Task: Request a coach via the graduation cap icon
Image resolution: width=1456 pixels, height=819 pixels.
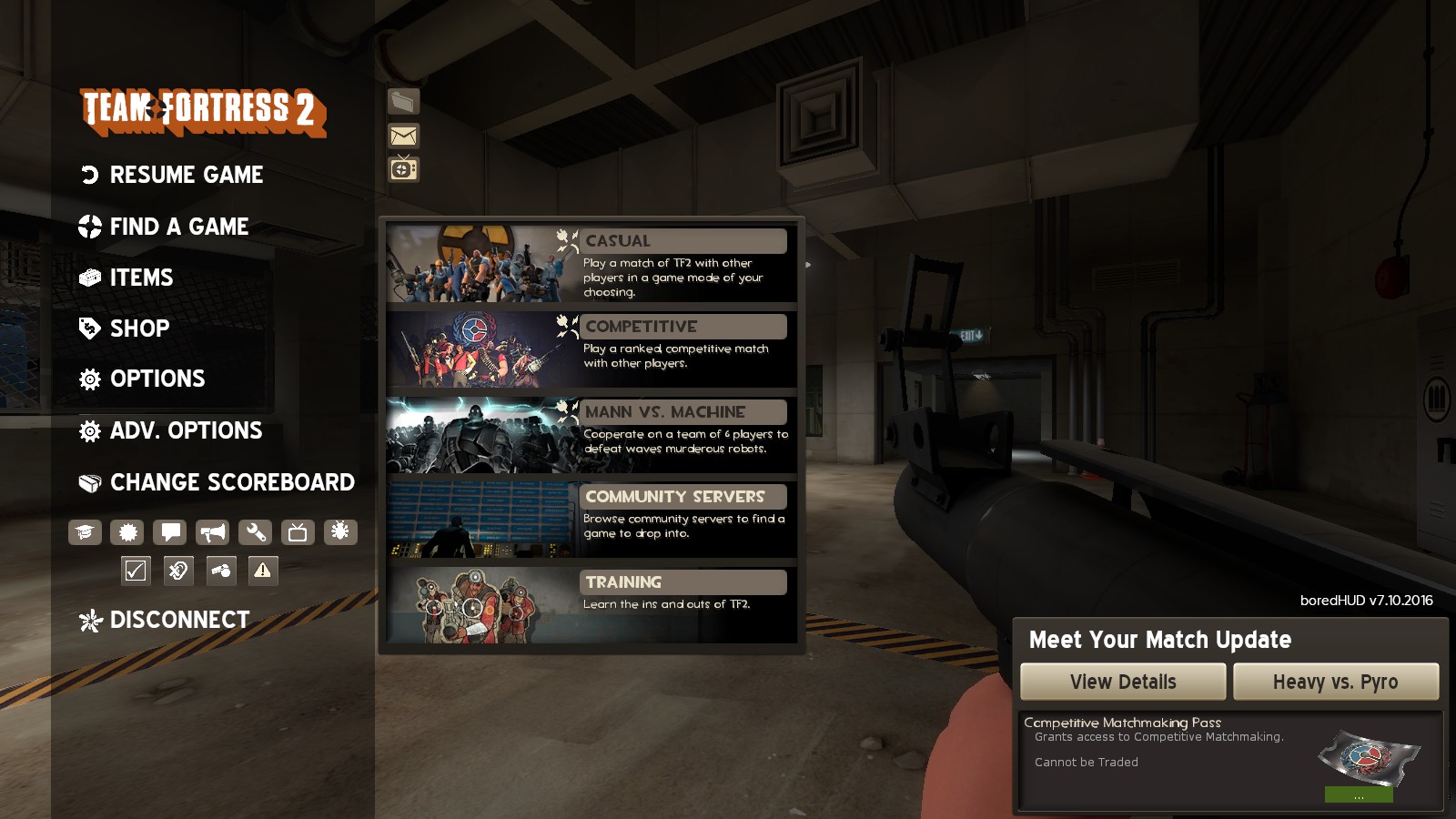Action: pyautogui.click(x=85, y=532)
